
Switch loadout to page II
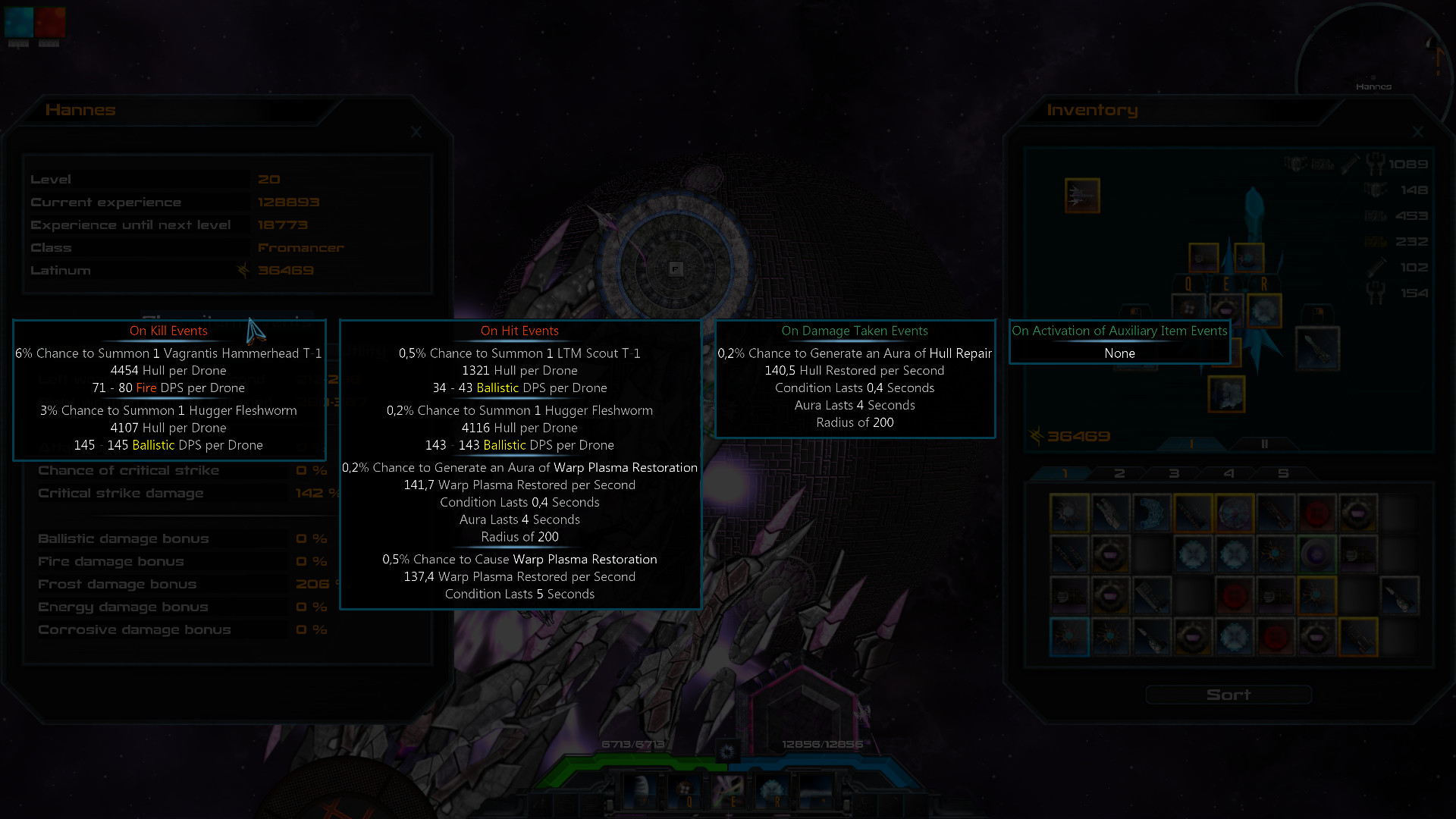(x=1263, y=444)
